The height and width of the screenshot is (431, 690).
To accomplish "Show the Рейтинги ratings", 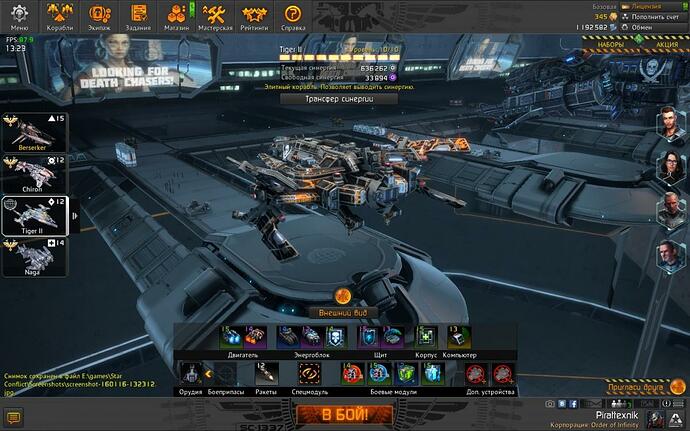I will pyautogui.click(x=256, y=16).
